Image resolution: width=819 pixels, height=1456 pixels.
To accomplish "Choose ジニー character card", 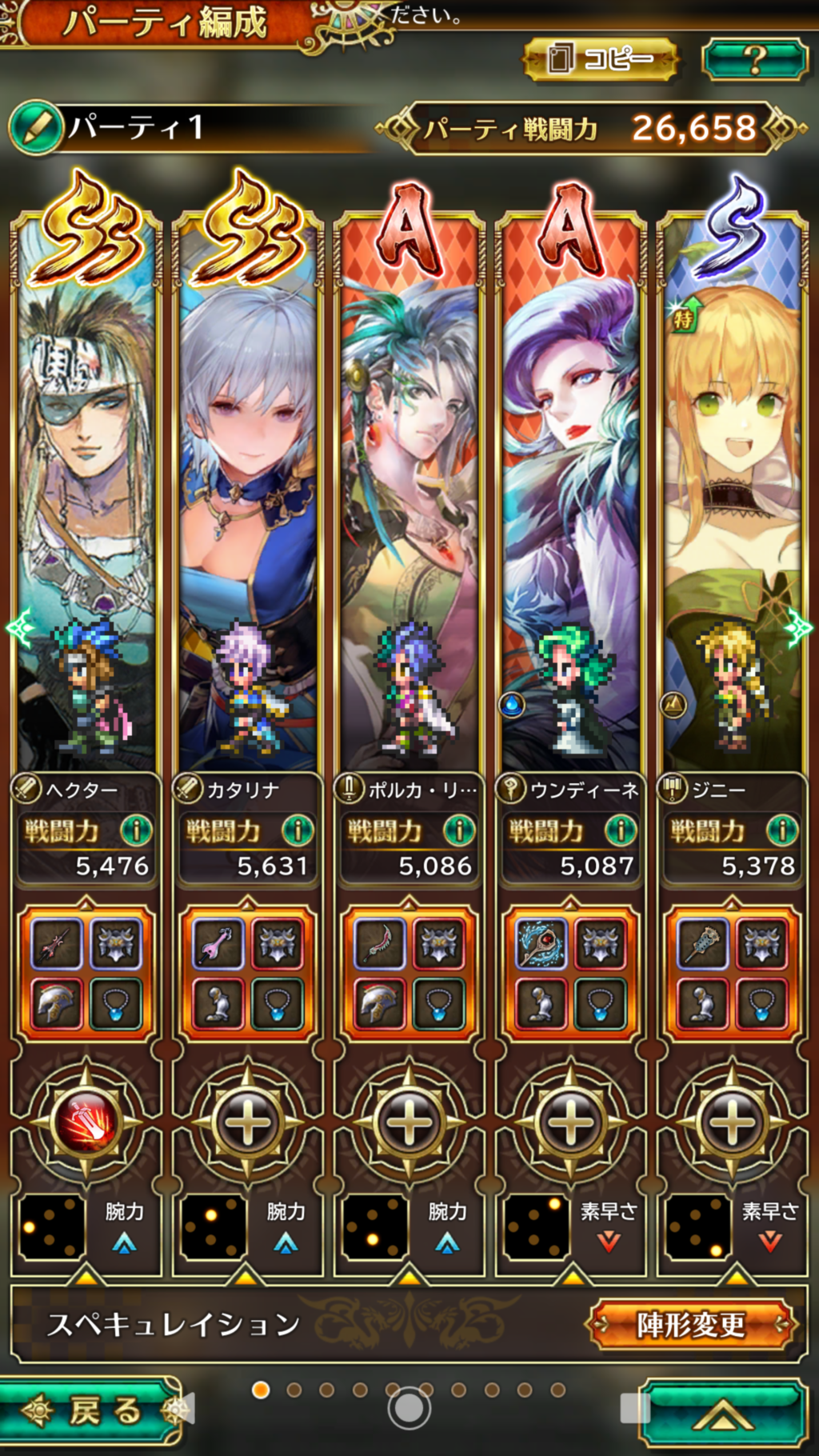I will point(733,496).
